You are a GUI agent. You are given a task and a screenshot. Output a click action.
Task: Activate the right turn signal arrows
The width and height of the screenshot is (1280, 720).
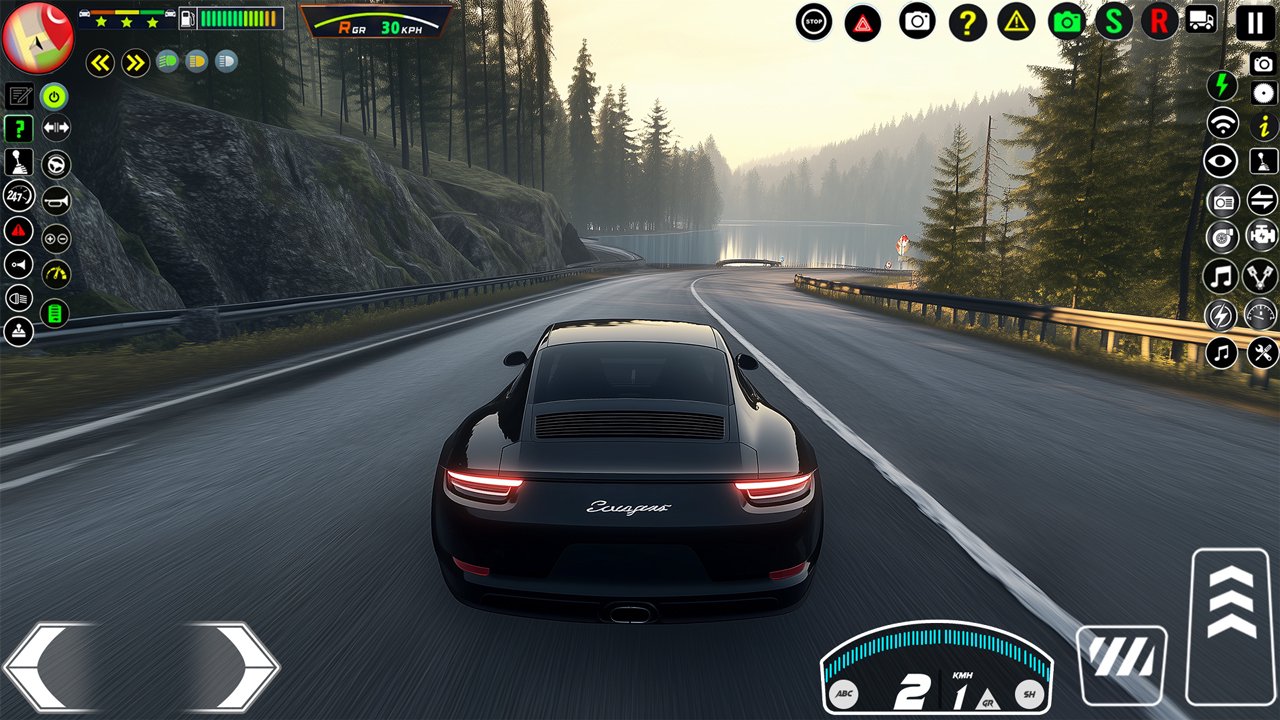(135, 64)
